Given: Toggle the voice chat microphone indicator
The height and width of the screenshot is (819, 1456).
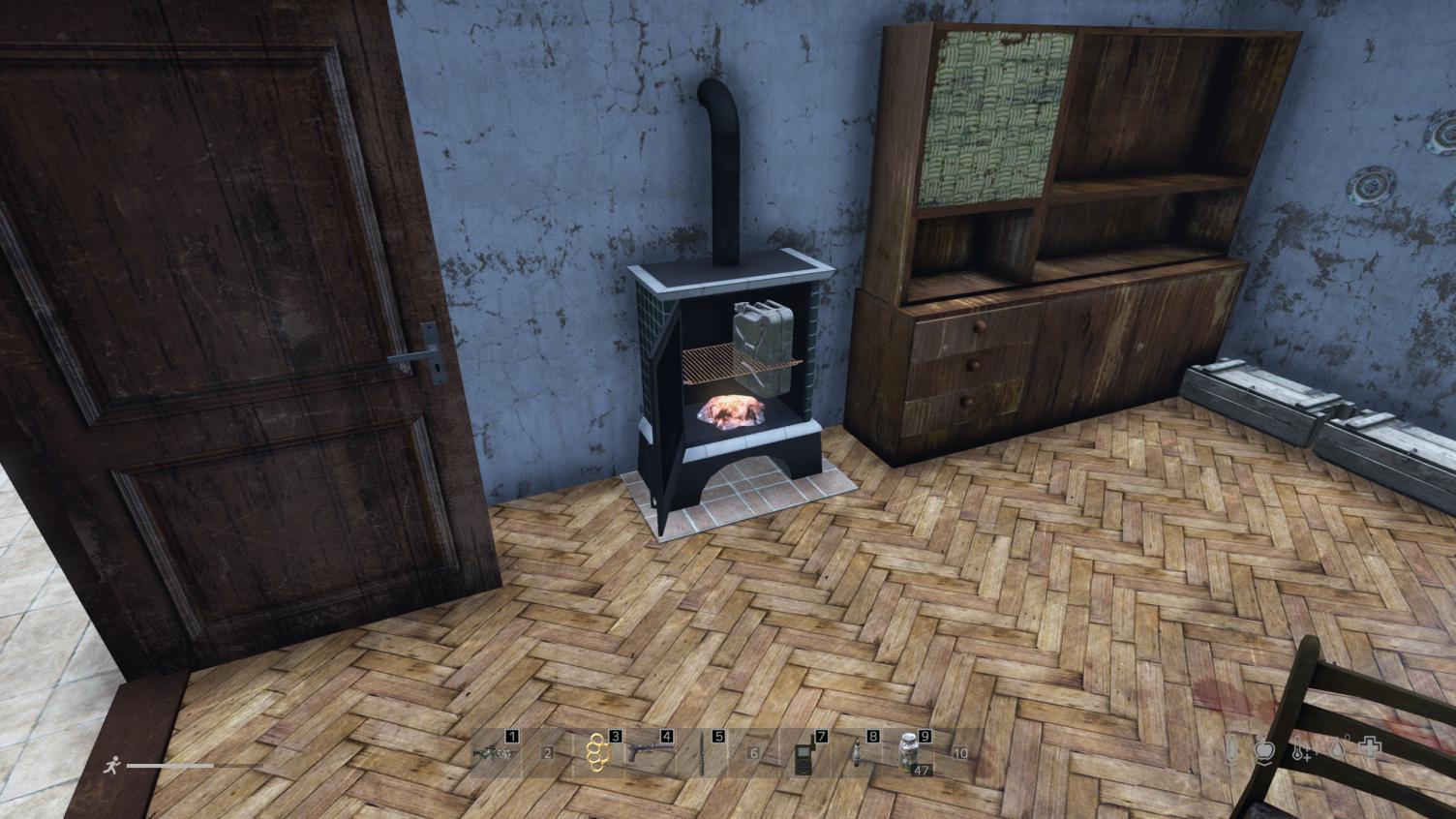Looking at the screenshot, I should 1228,752.
